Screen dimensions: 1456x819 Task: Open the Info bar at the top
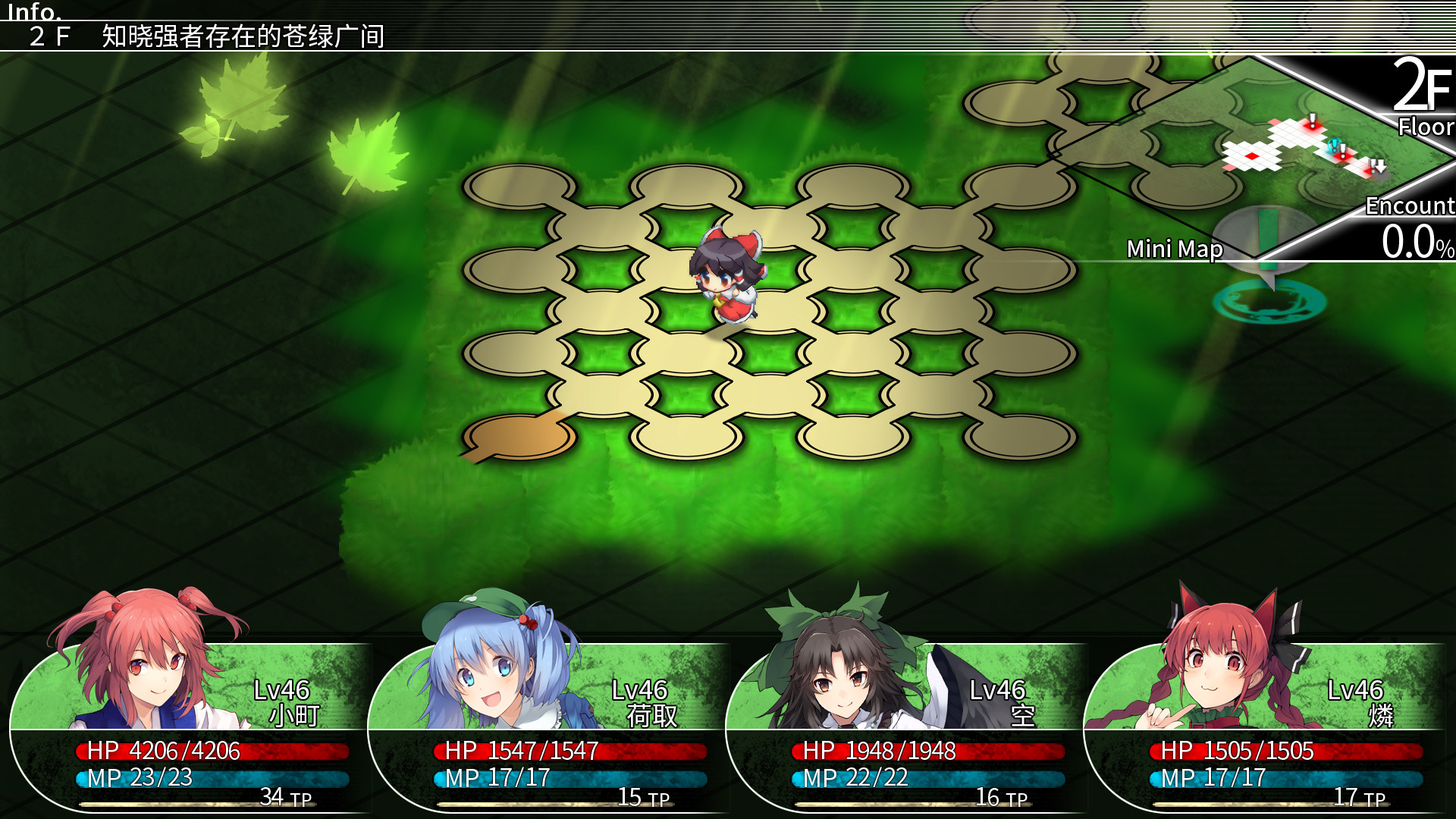coord(34,11)
